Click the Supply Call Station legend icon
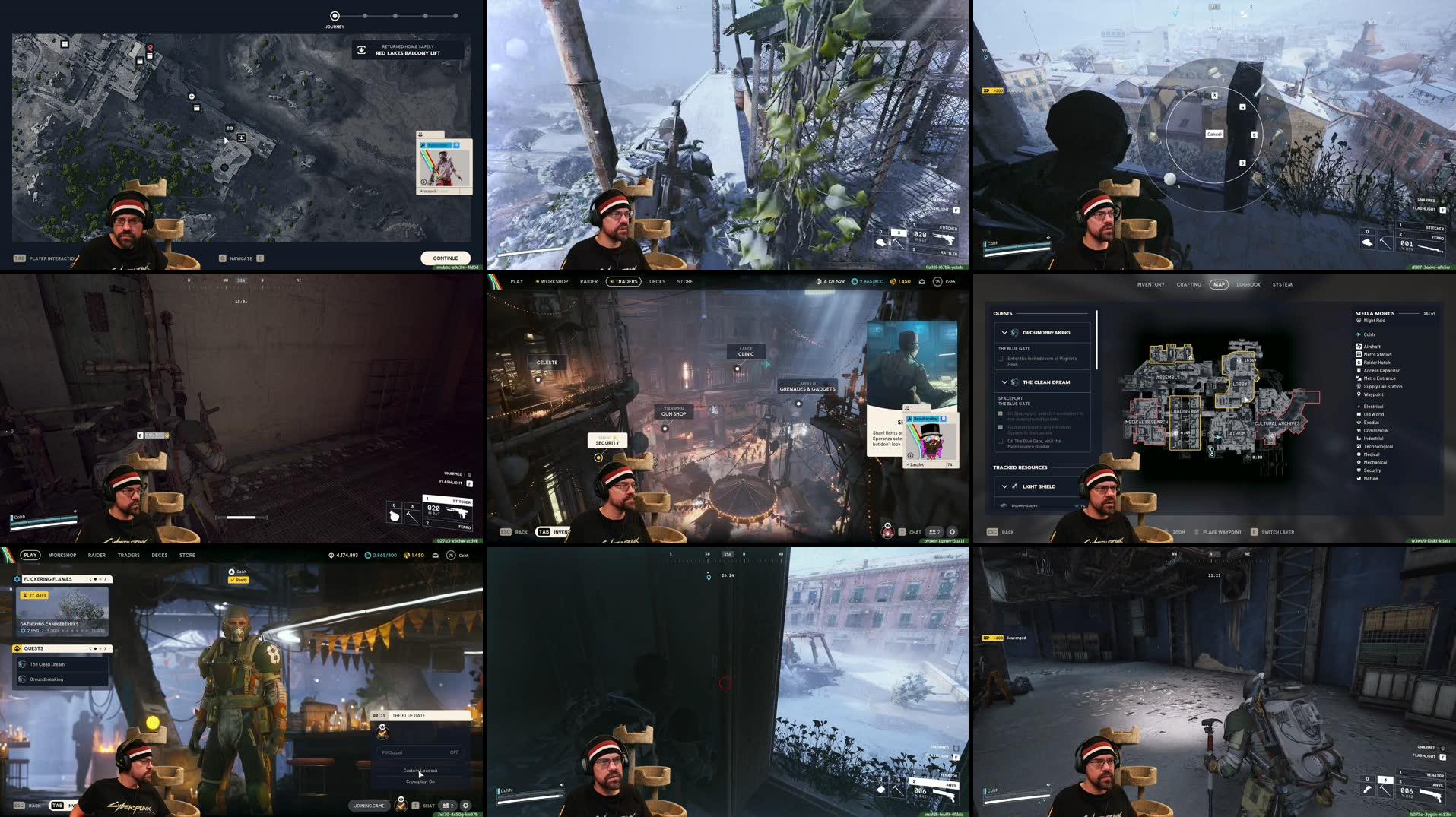1456x817 pixels. [x=1359, y=387]
